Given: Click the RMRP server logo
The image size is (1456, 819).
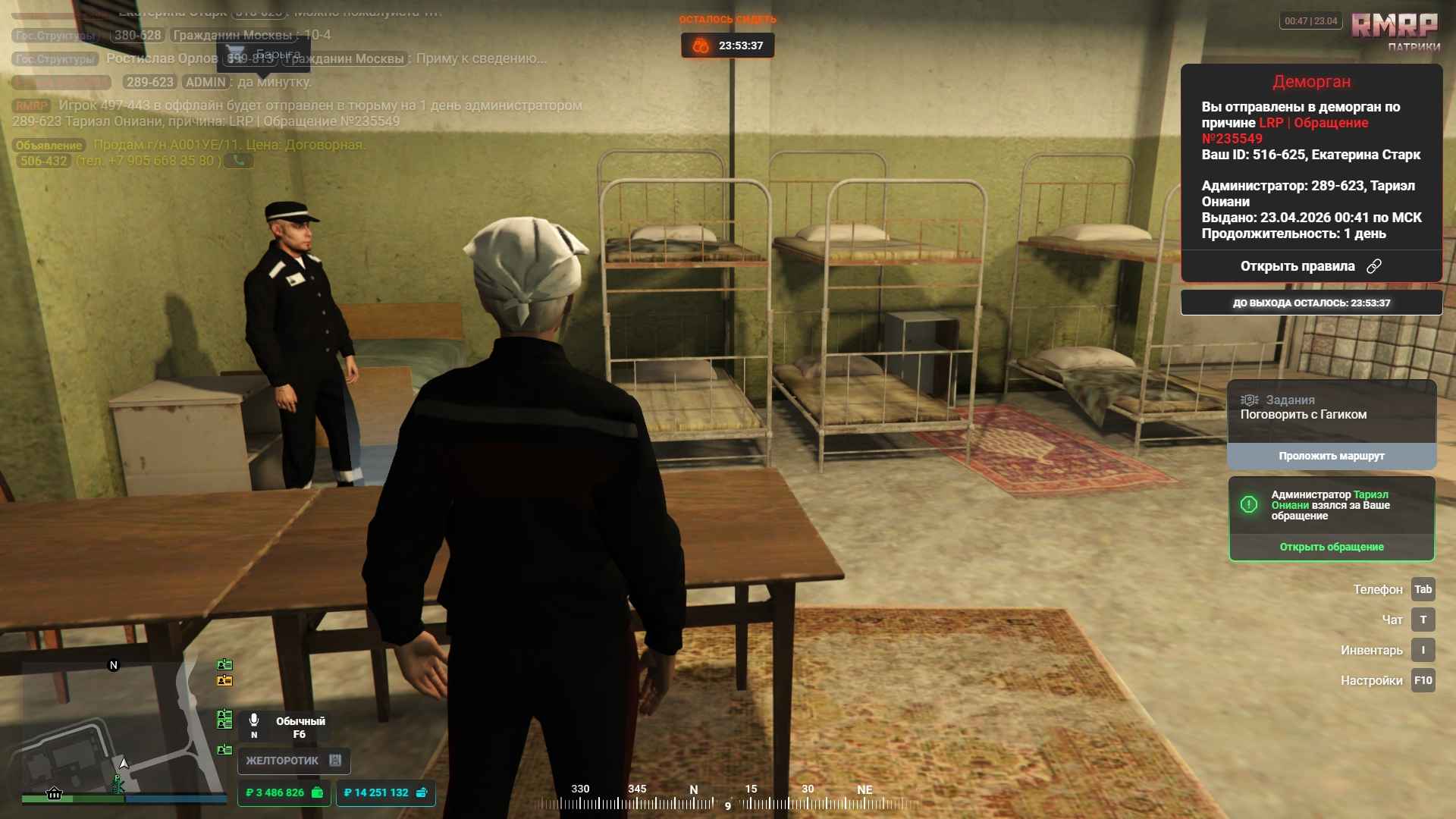Looking at the screenshot, I should (1394, 26).
